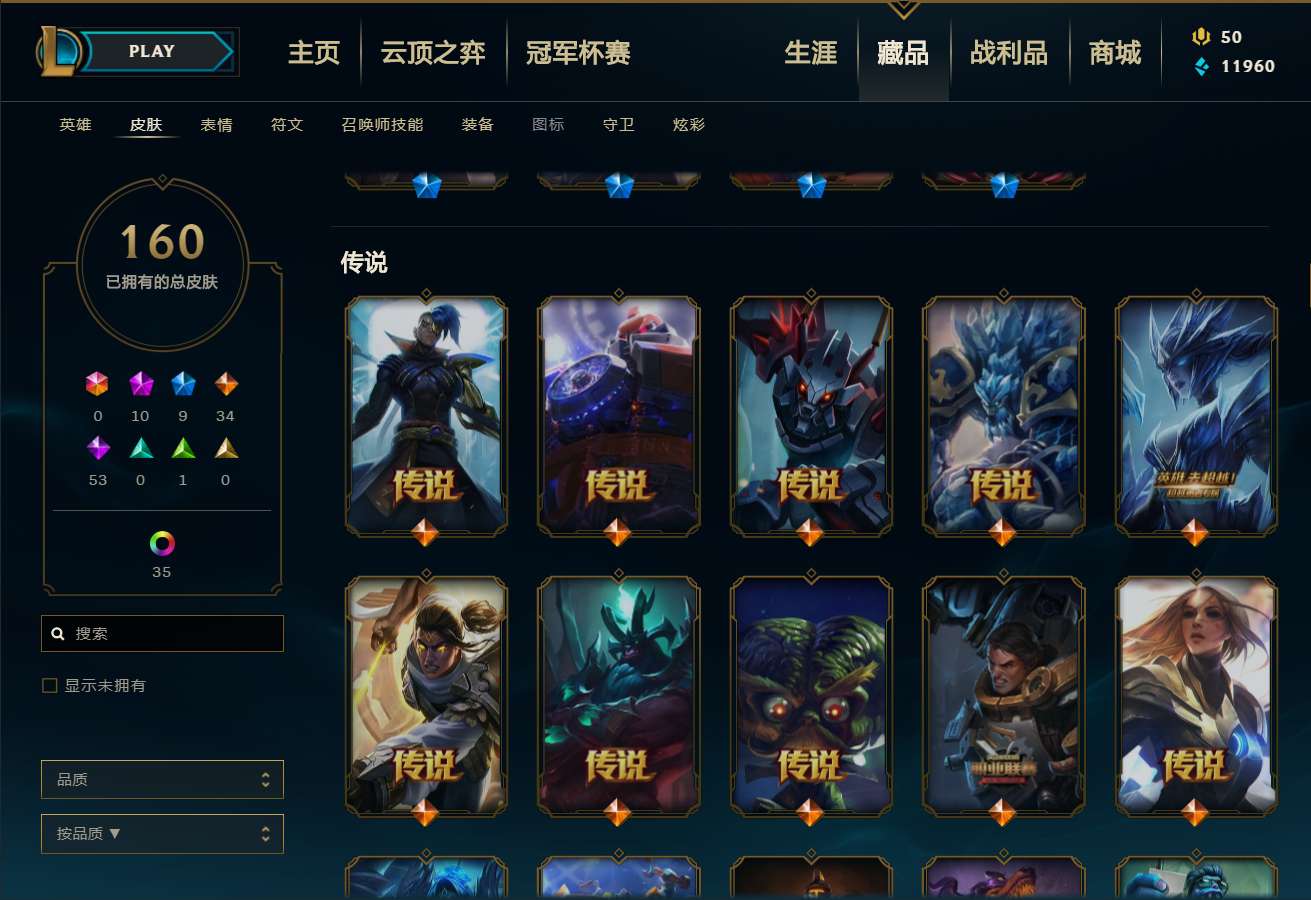
Task: Switch to the 战利品 tab
Action: [x=1009, y=54]
